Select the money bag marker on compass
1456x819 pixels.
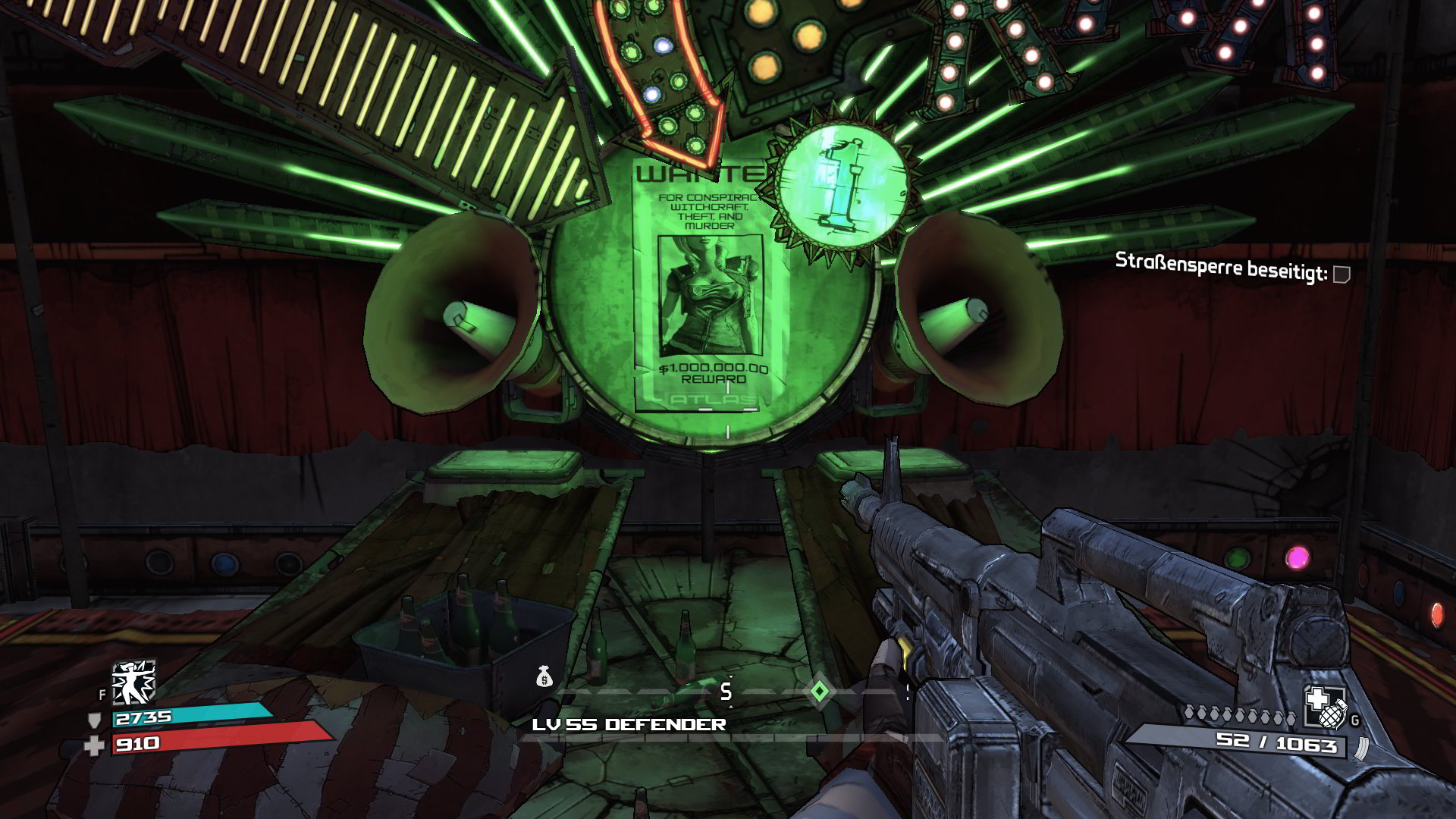coord(544,676)
